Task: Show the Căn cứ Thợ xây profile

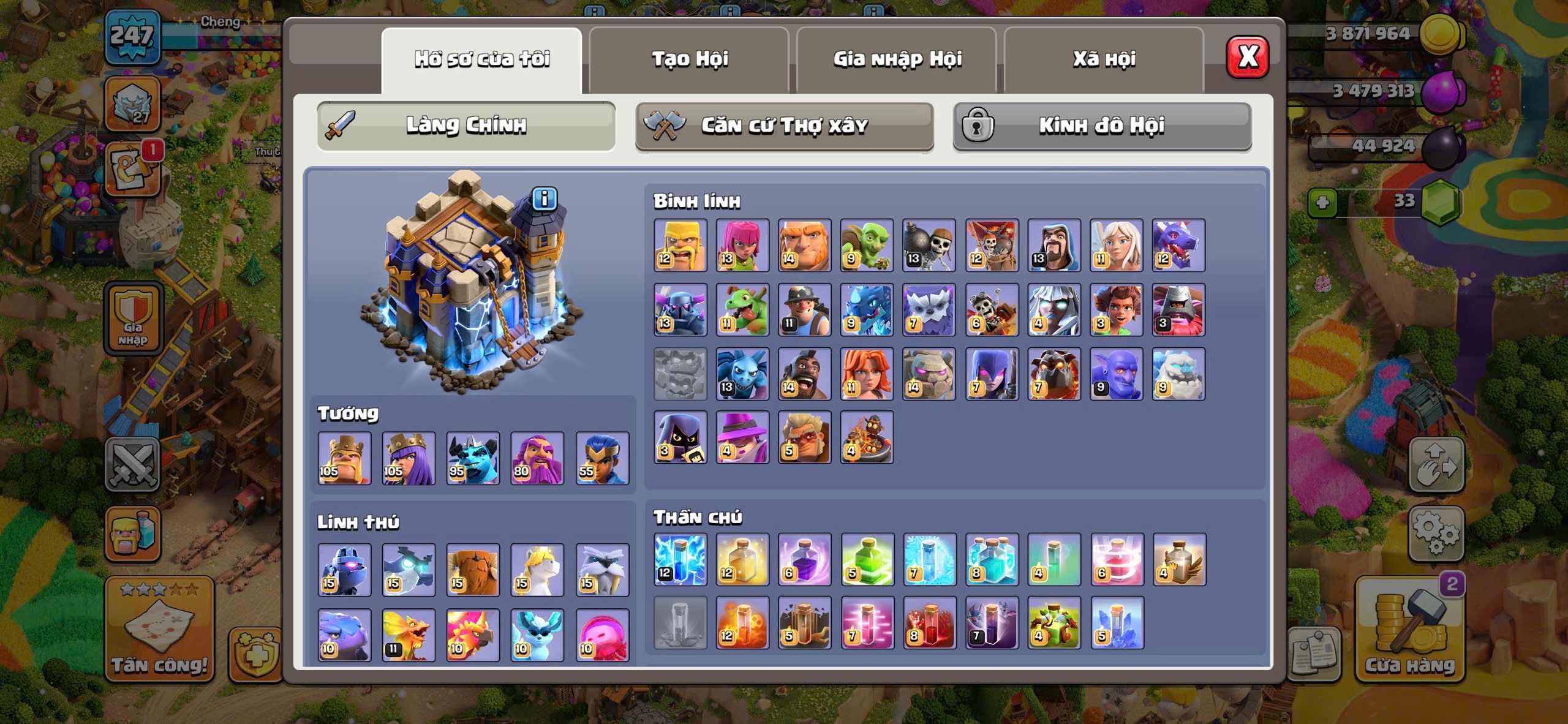Action: point(784,126)
